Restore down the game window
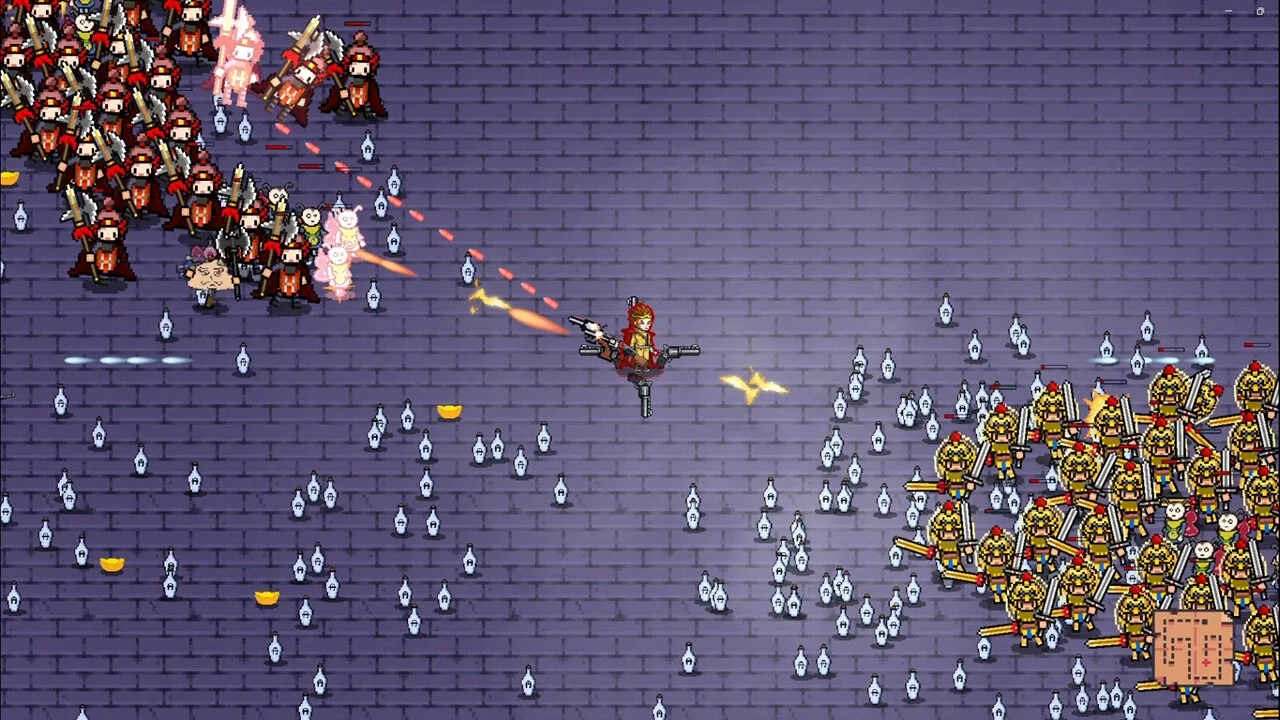Screen dimensions: 1280x720 click(x=1260, y=11)
